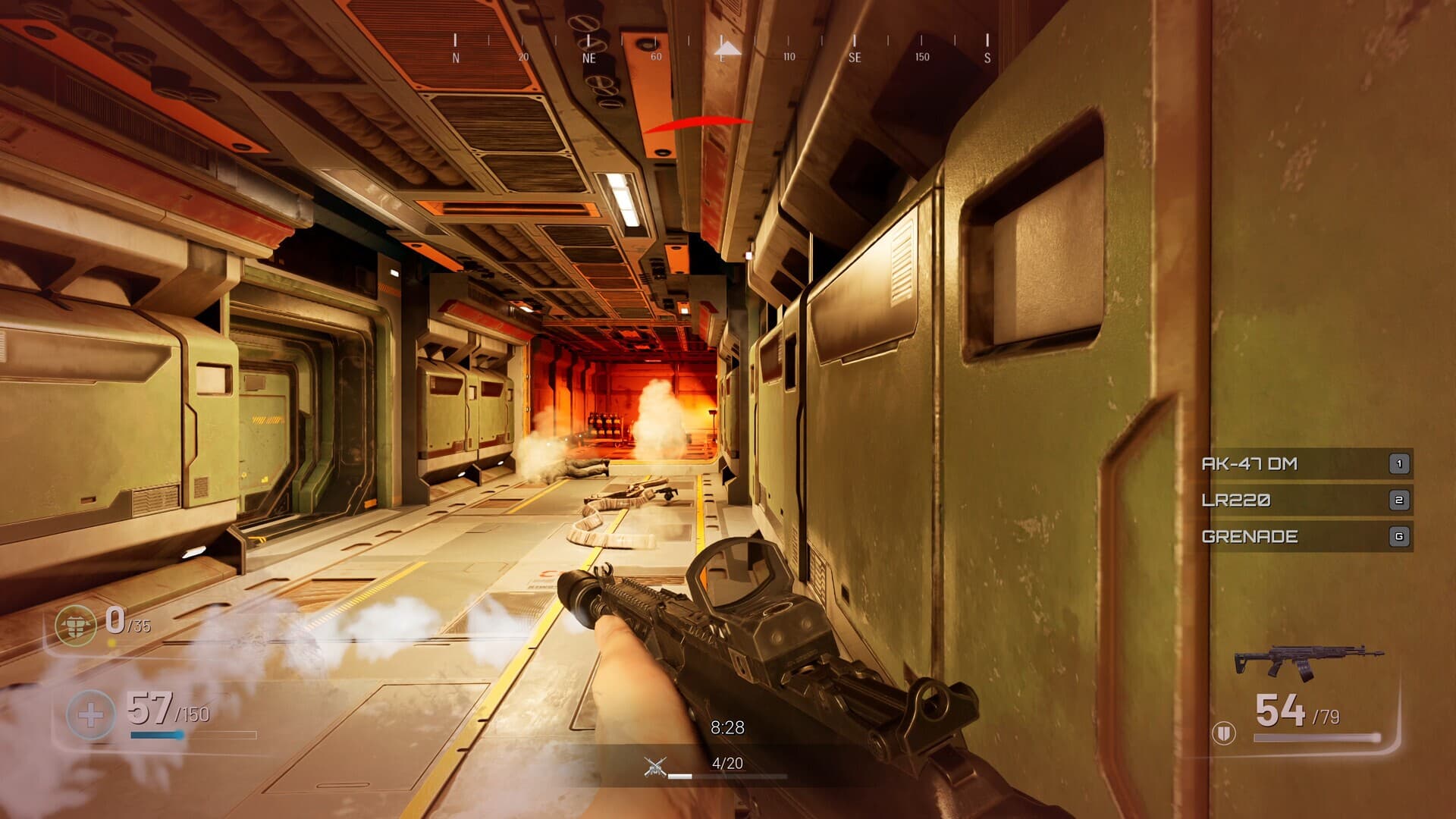
Task: Click the compass heading bar
Action: [x=721, y=47]
